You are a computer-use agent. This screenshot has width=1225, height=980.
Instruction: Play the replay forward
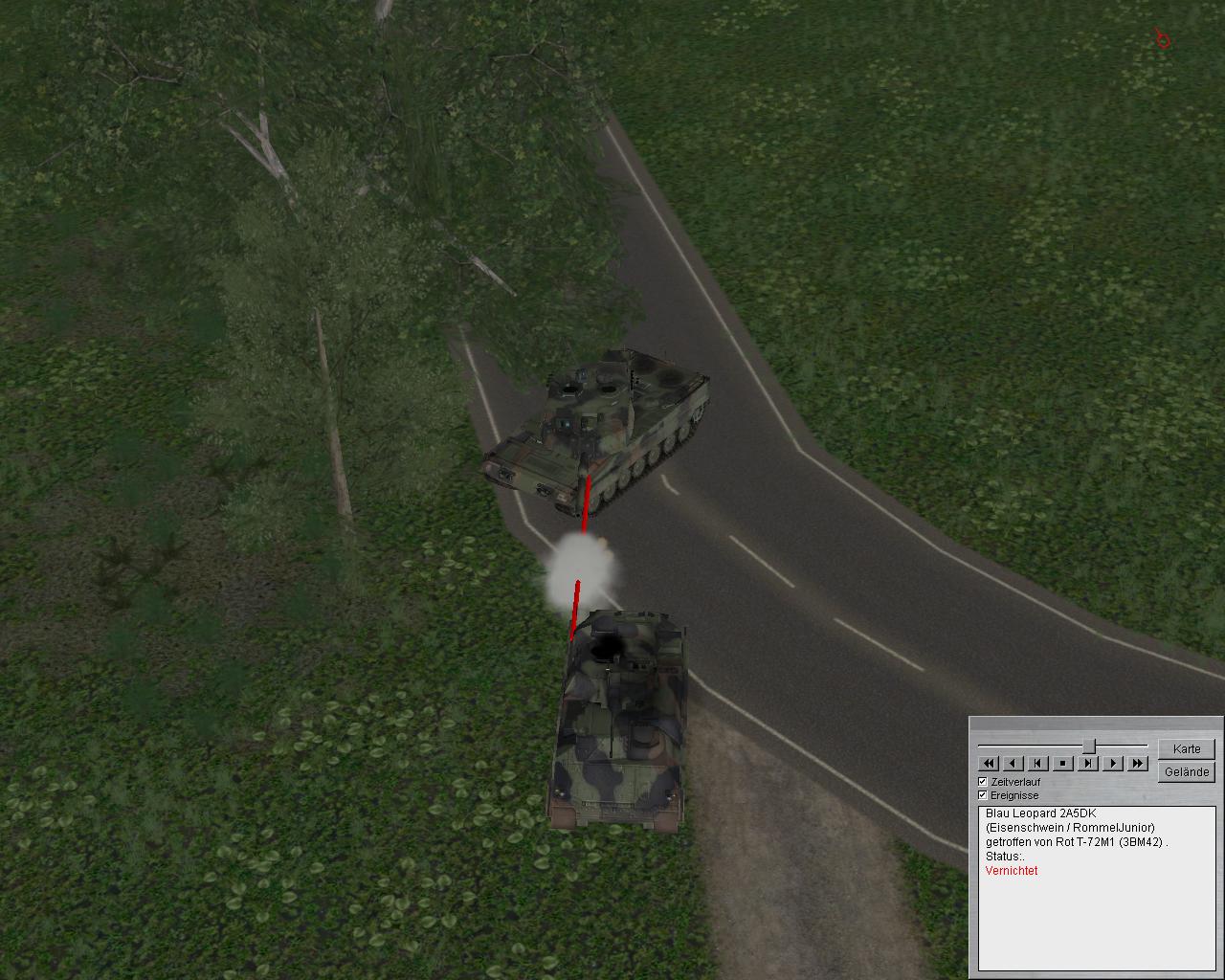point(1113,763)
